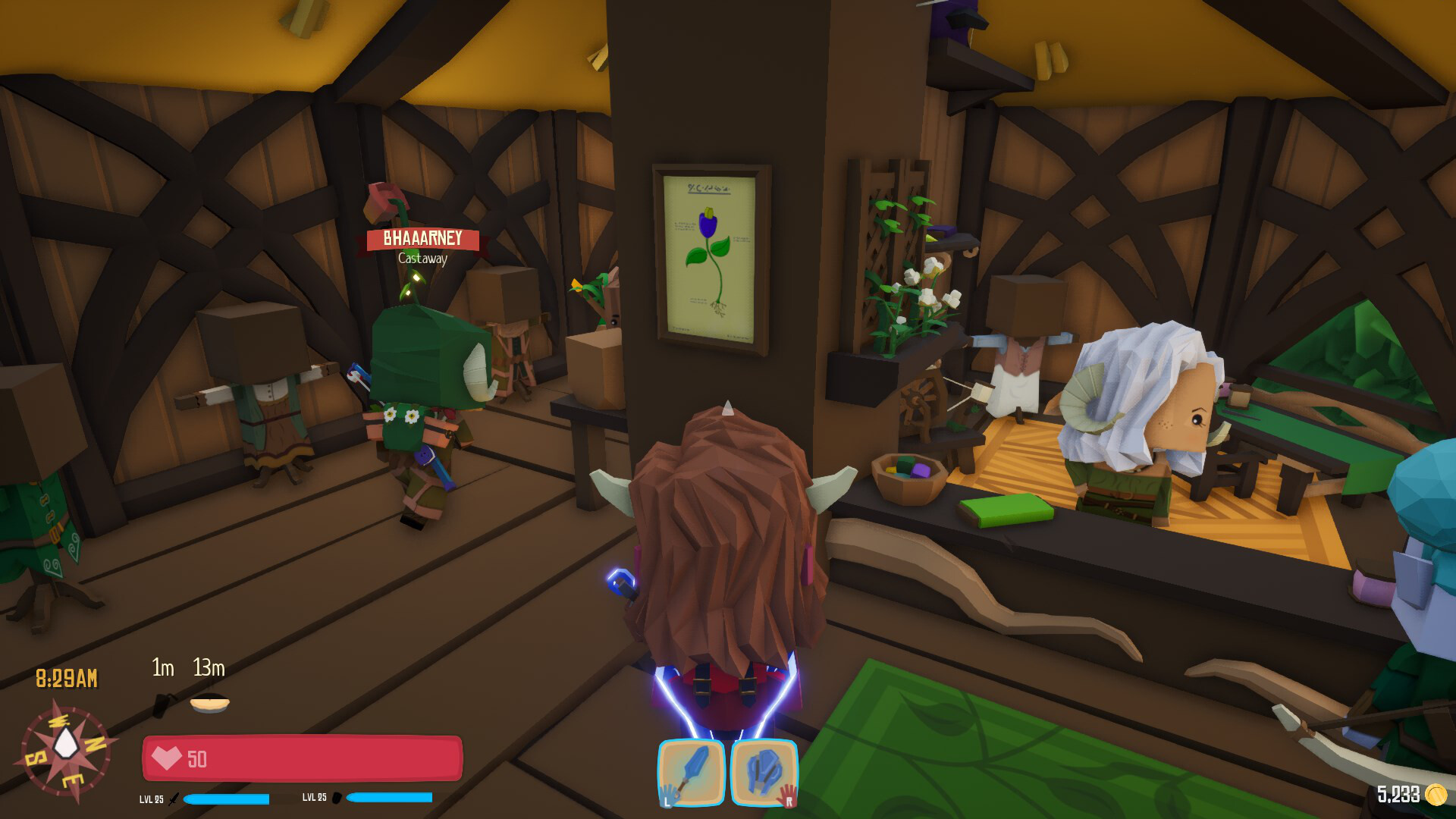Click the blue XP progress bar
Screen dimensions: 1456x819
[227, 798]
